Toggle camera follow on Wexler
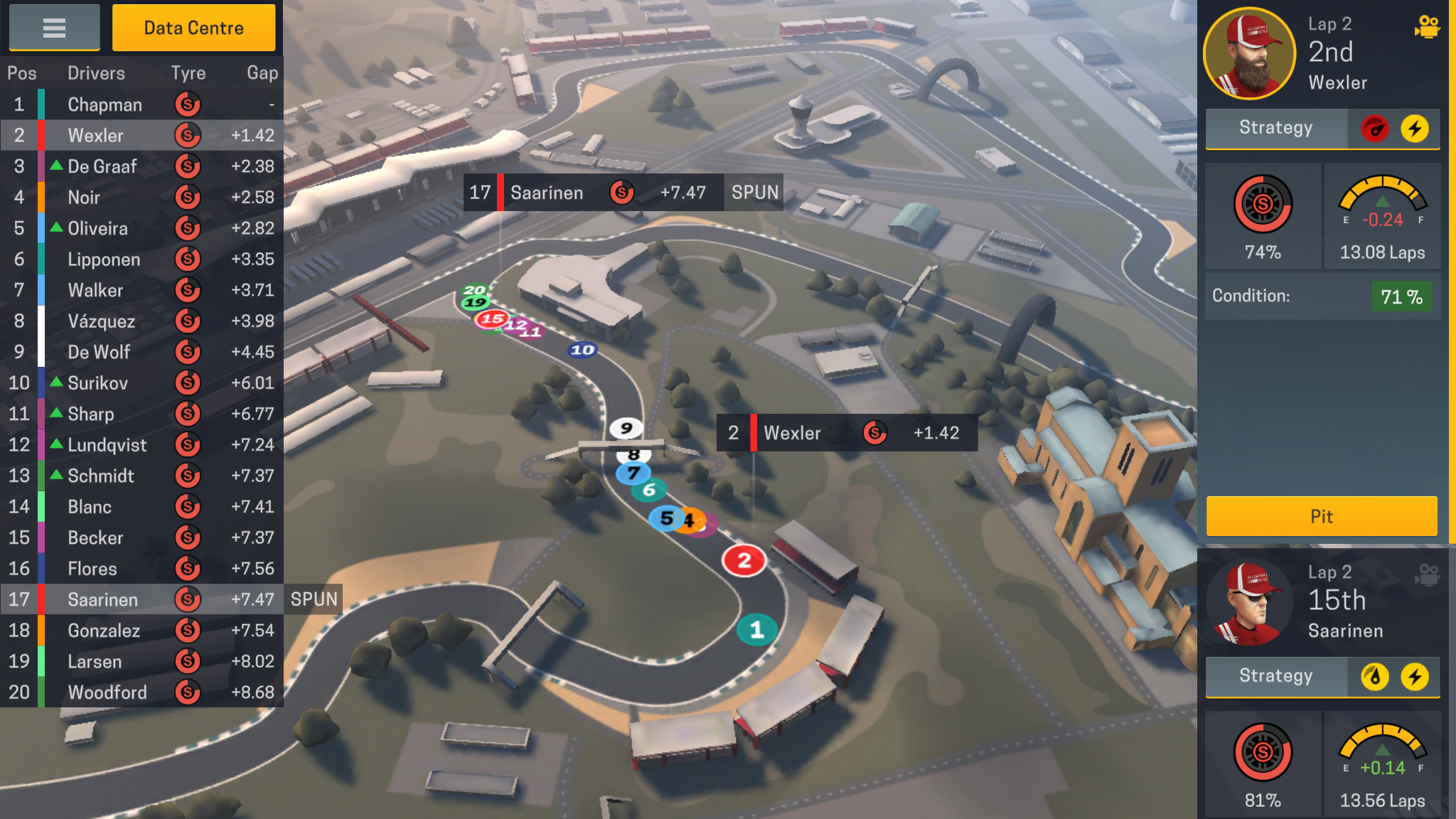This screenshot has width=1456, height=819. tap(1427, 27)
